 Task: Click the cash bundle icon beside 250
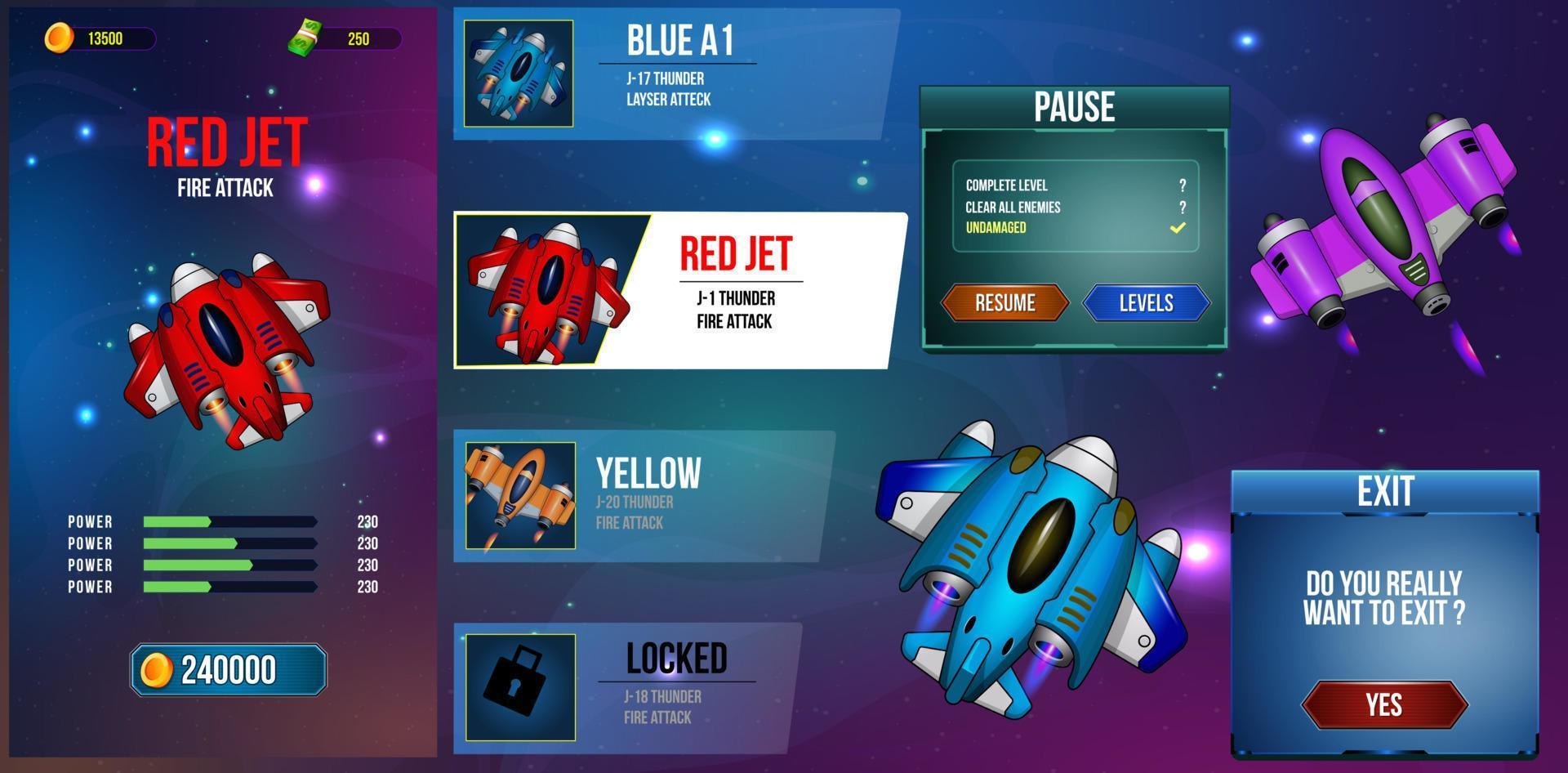[304, 36]
